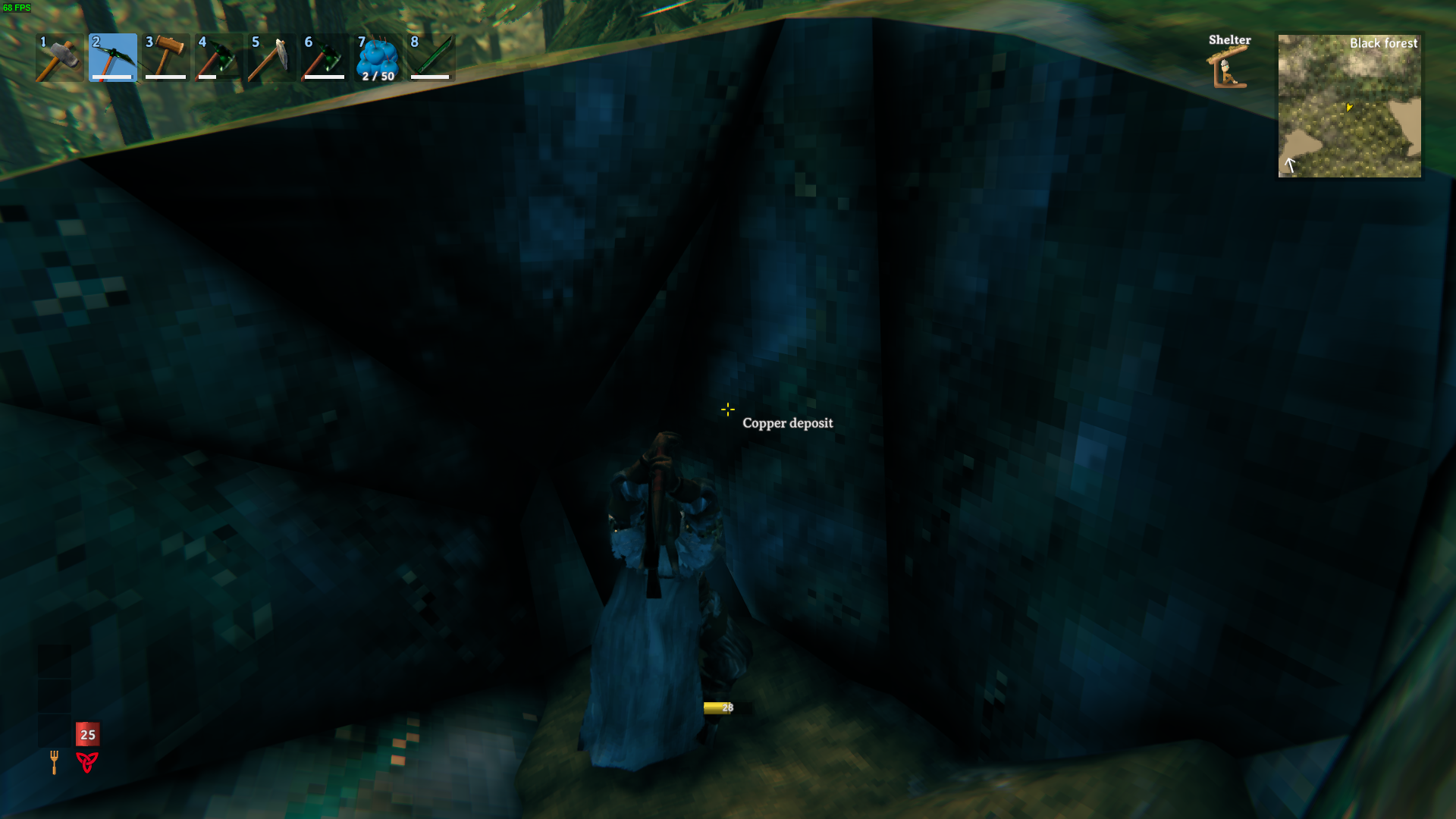Screen dimensions: 1456x819
Task: Click the orange fork food icon
Action: pos(54,761)
